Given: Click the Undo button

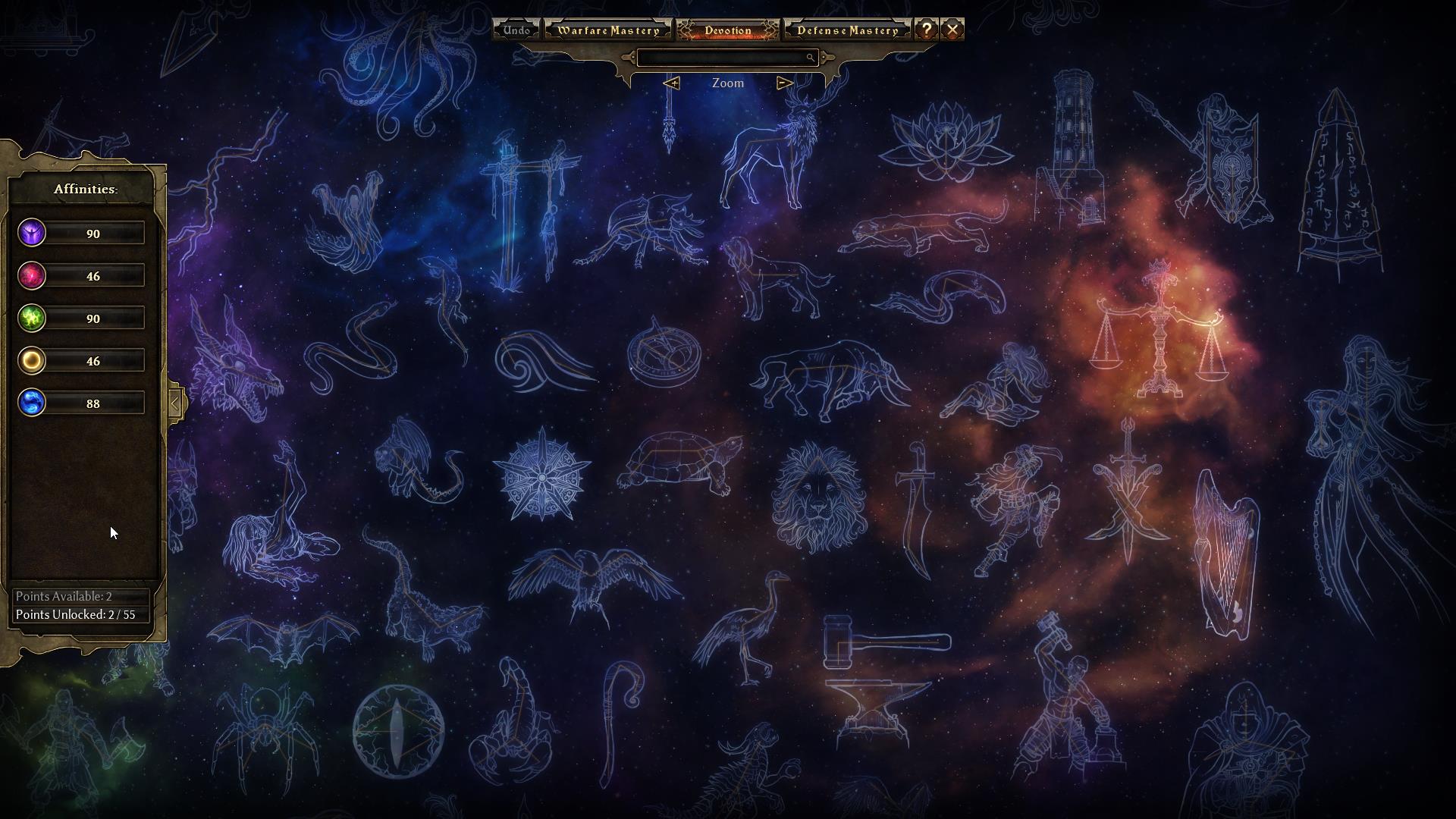Looking at the screenshot, I should point(516,30).
